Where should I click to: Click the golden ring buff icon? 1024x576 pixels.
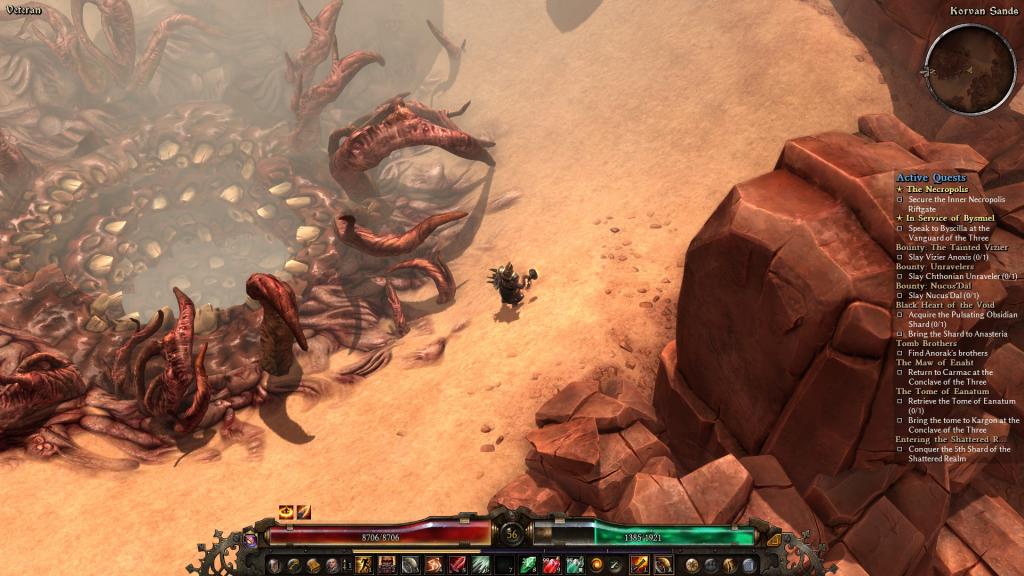pyautogui.click(x=286, y=512)
